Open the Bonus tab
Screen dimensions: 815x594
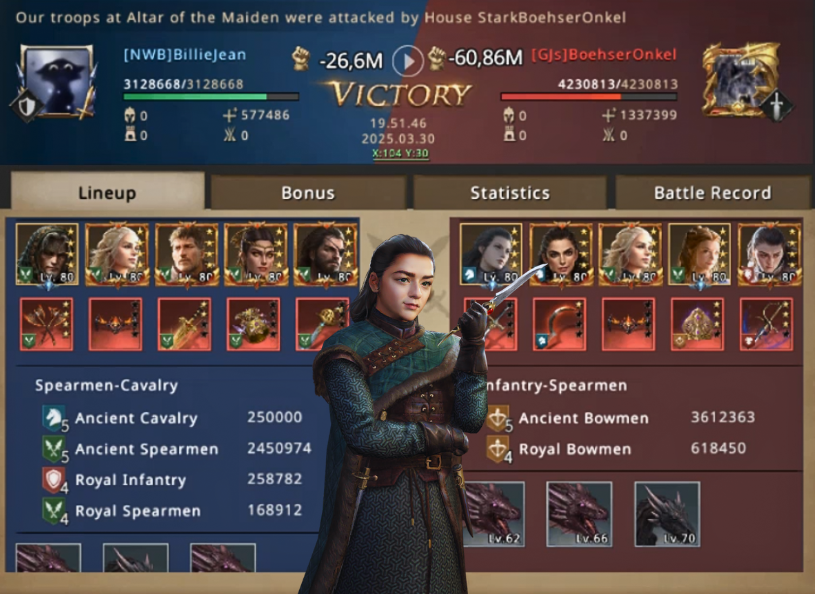(x=308, y=193)
